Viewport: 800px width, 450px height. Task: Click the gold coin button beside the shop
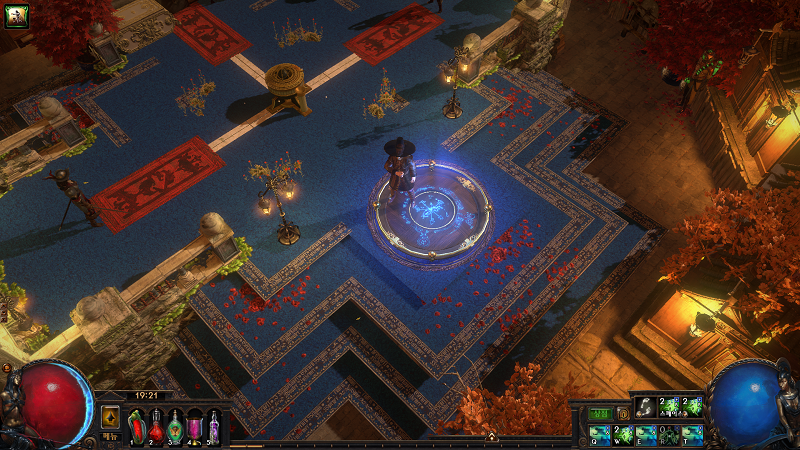tap(622, 413)
